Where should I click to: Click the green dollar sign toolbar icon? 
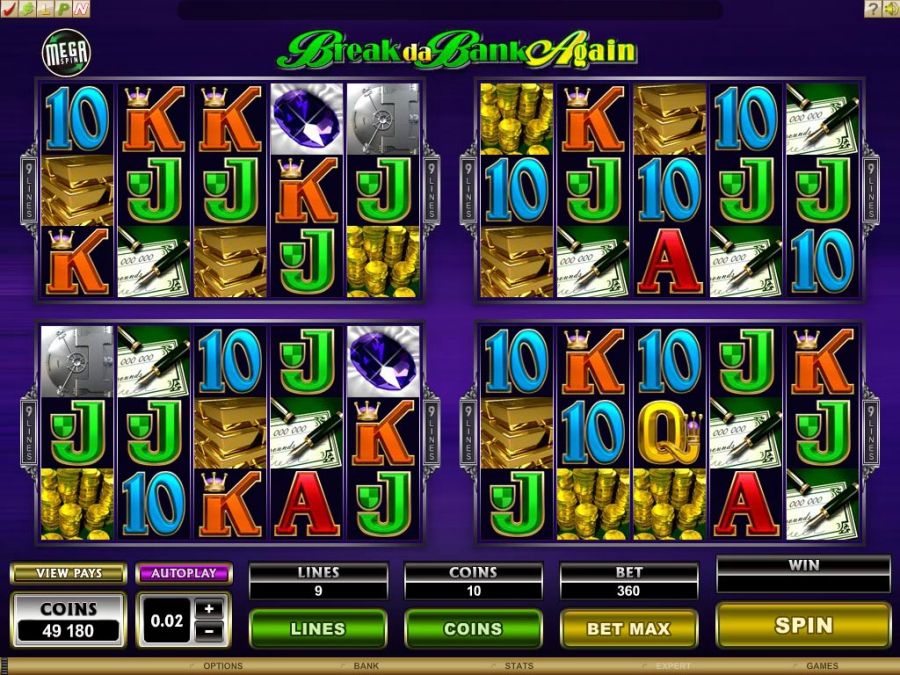(27, 9)
